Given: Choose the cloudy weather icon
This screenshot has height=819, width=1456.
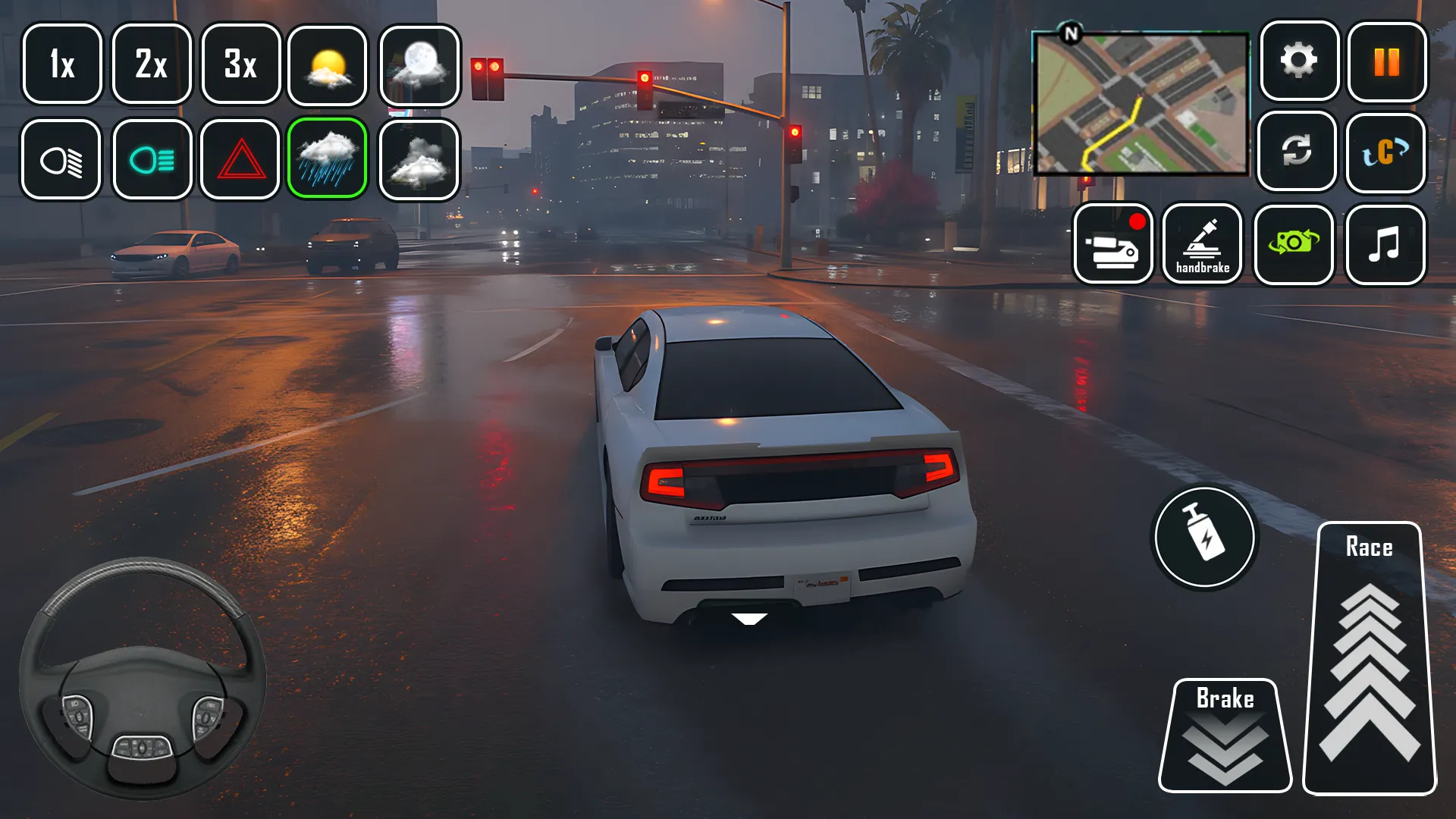Looking at the screenshot, I should [419, 160].
